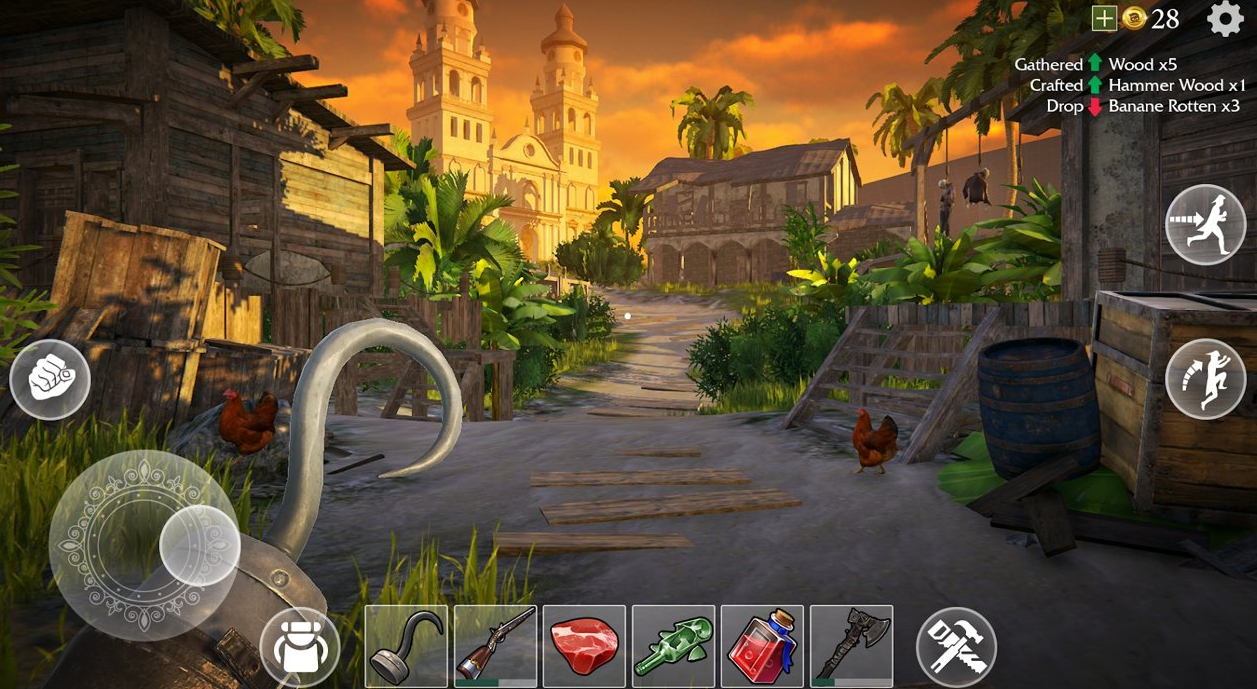Choose the green bottle slot
Screen dimensions: 1257x689
coord(673,646)
